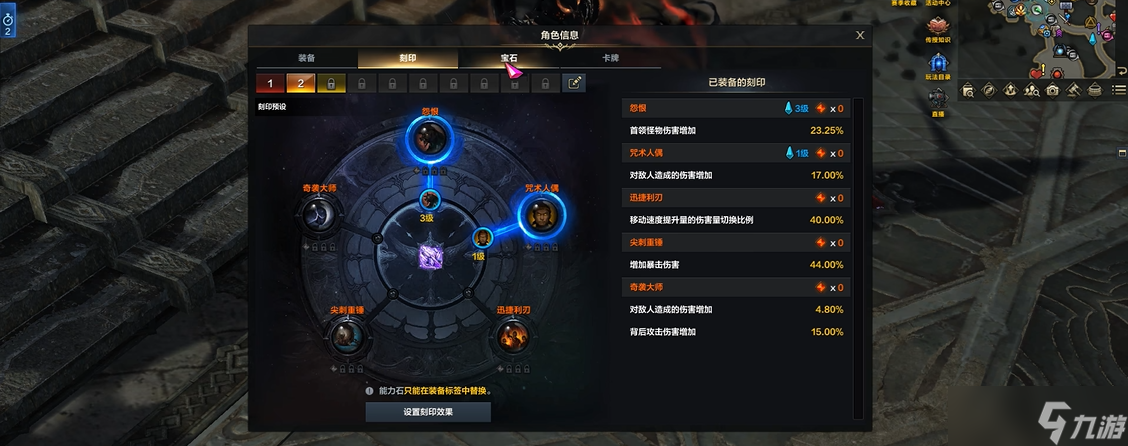
Task: Open the auction gavel icon under minimap
Action: point(1073,91)
